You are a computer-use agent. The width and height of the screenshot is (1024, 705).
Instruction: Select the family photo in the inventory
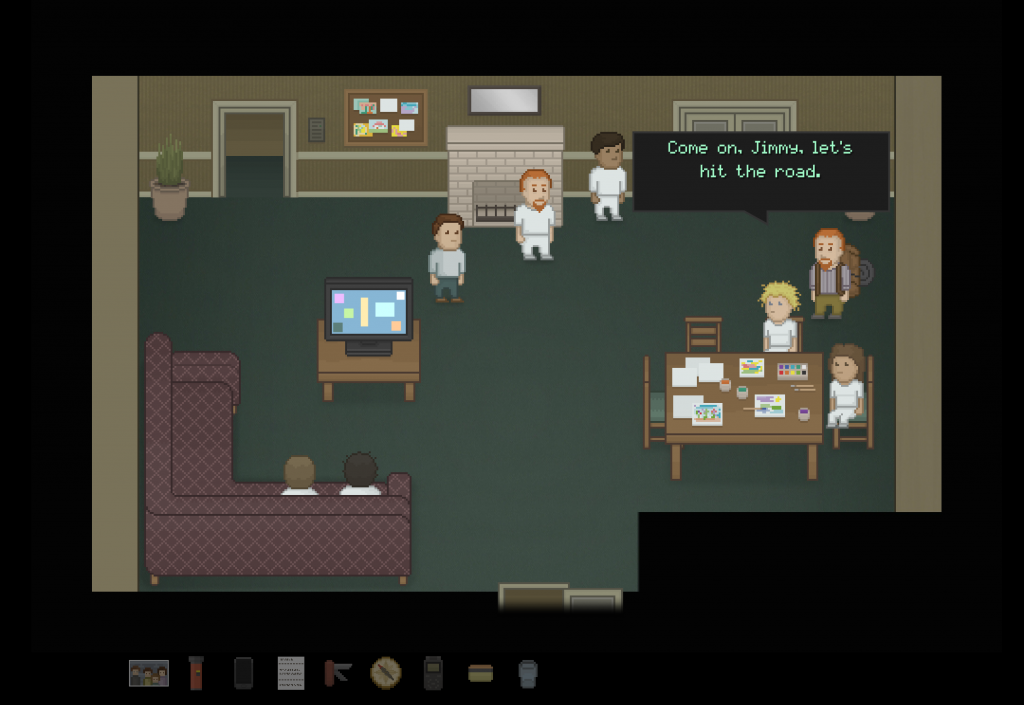pos(149,673)
